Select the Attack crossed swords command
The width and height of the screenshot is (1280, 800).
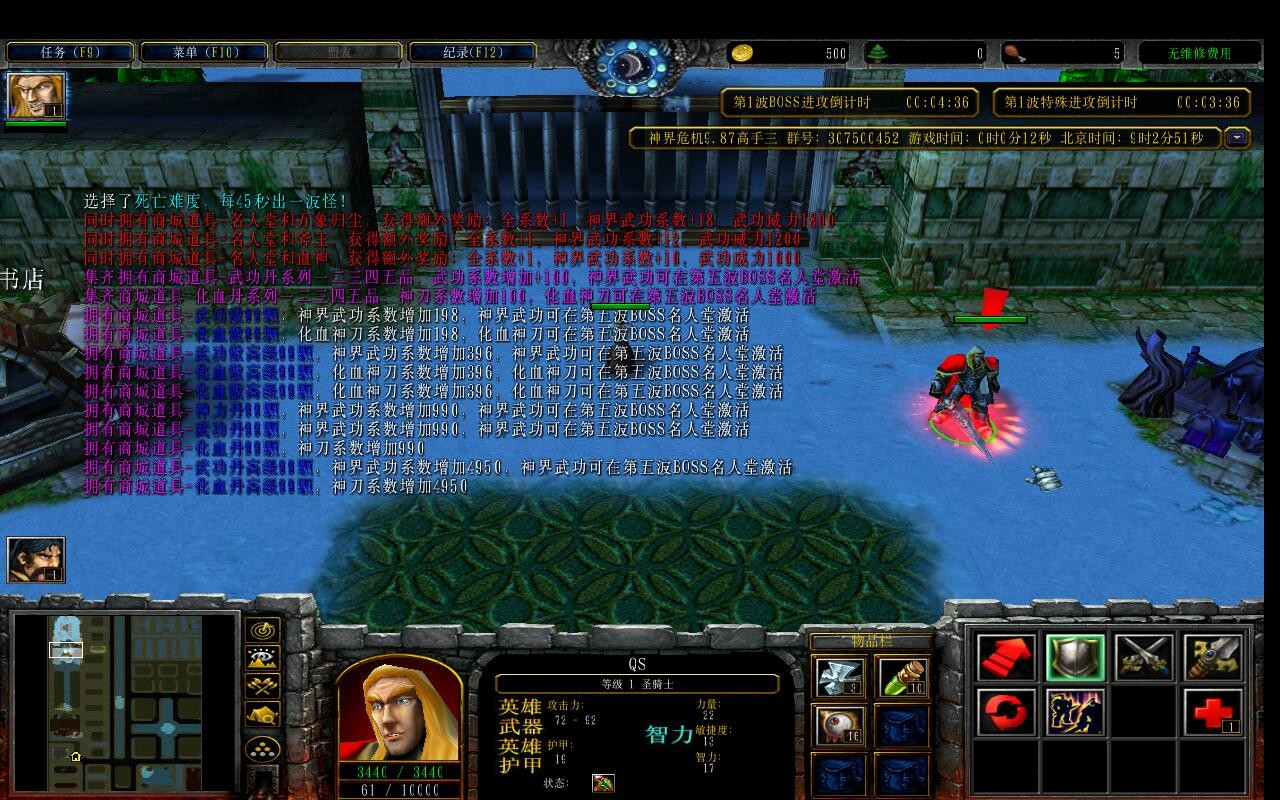1143,657
